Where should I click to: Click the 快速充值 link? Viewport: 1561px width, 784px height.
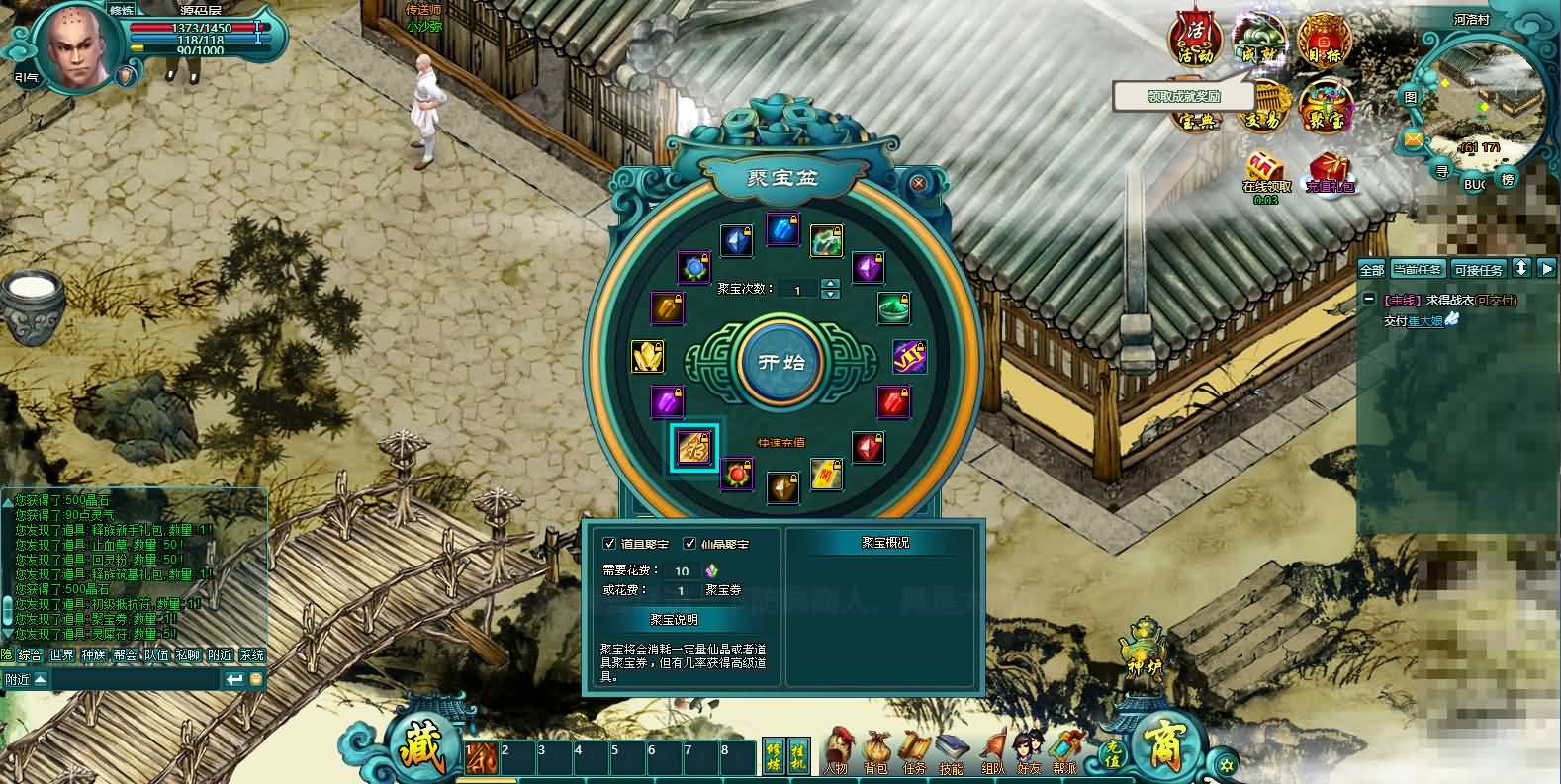coord(781,442)
